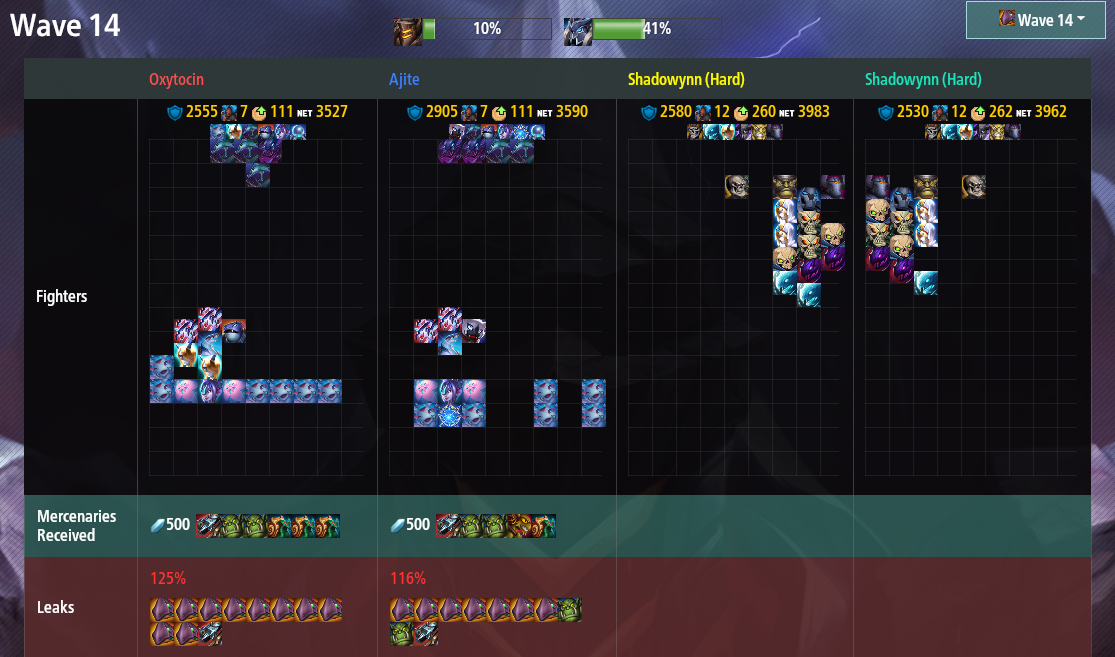Click the teal Shadowynn (Hard) name
1115x657 pixels.
[x=923, y=79]
